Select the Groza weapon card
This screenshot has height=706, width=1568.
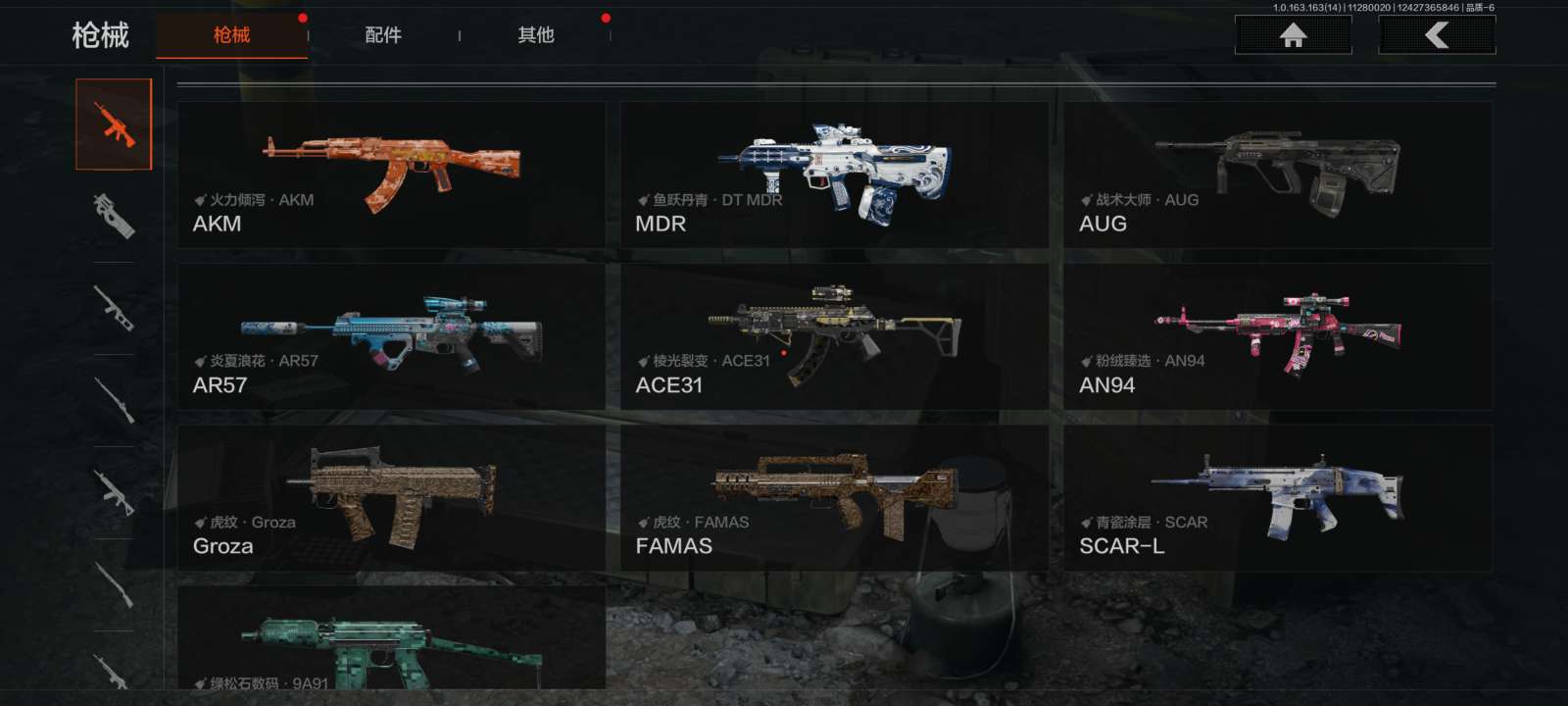click(x=391, y=498)
